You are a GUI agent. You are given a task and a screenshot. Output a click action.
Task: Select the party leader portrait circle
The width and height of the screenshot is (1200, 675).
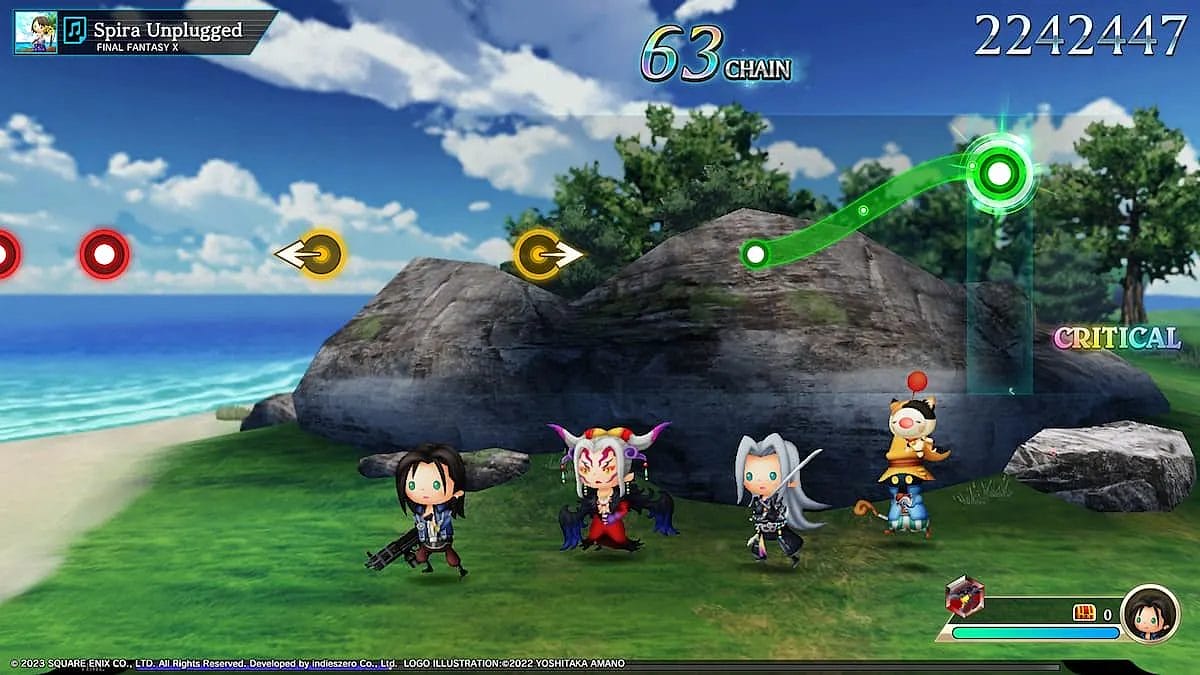click(x=1149, y=613)
